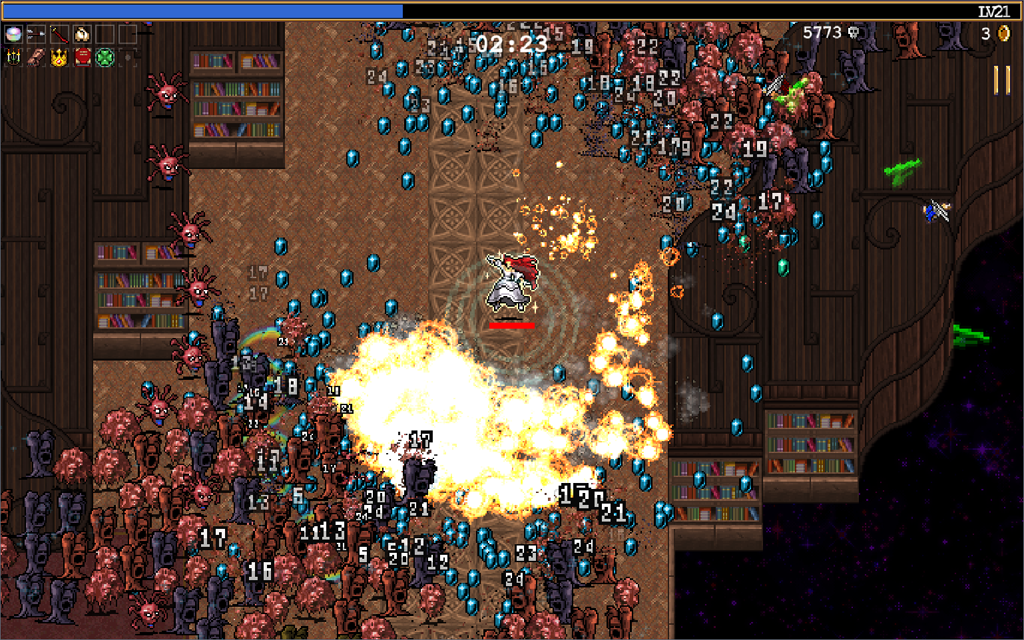Choose the red wand weapon icon

[59, 34]
